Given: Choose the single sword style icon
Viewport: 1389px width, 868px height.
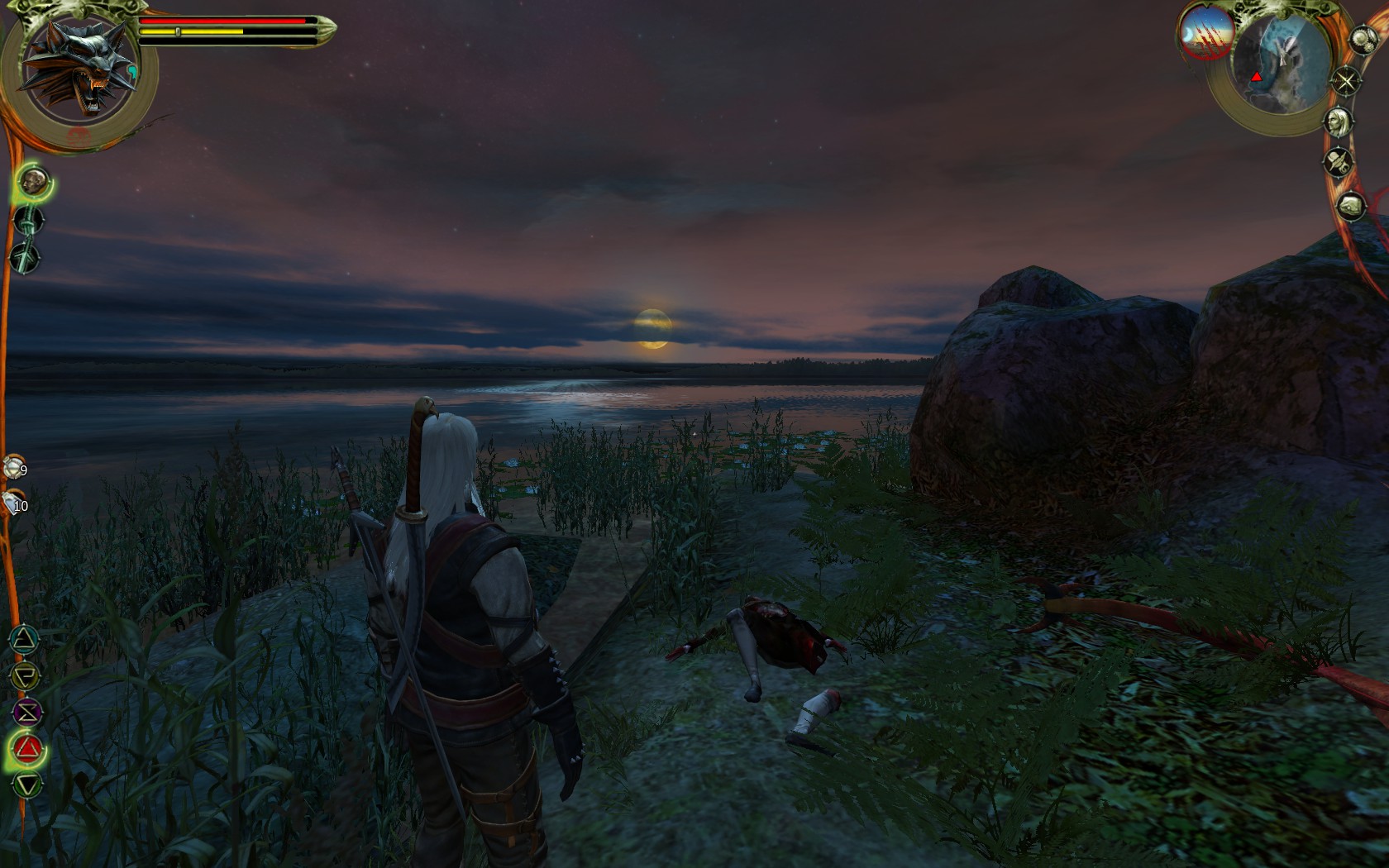Looking at the screenshot, I should point(28,221).
